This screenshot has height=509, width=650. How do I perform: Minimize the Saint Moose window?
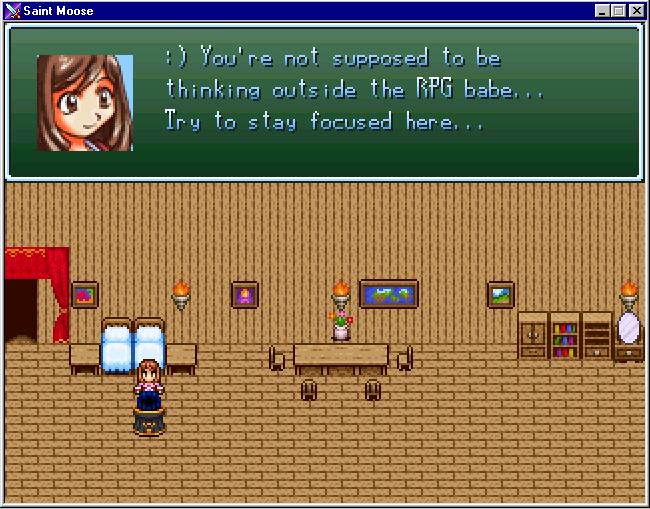602,10
